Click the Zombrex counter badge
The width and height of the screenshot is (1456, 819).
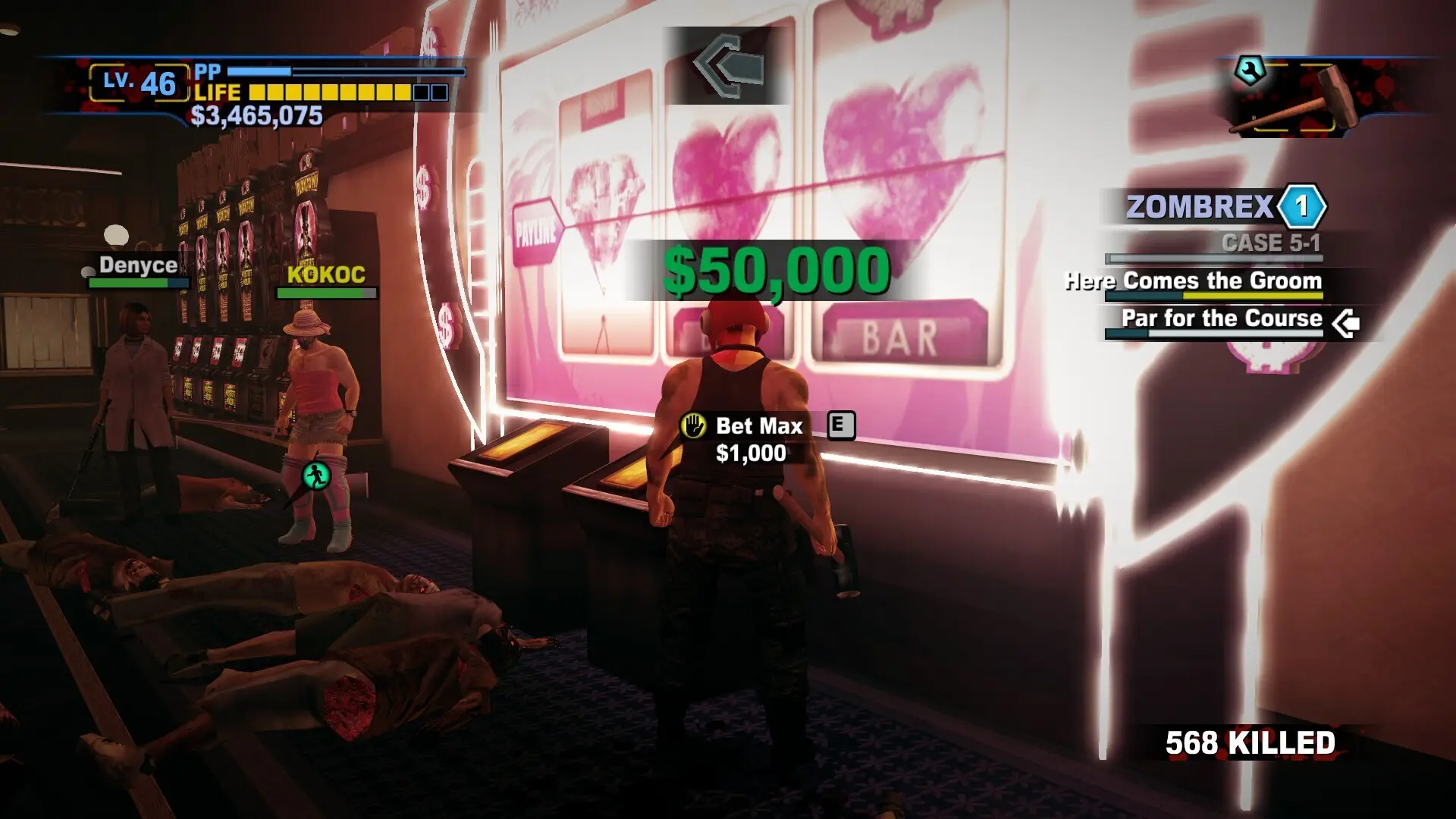1301,206
